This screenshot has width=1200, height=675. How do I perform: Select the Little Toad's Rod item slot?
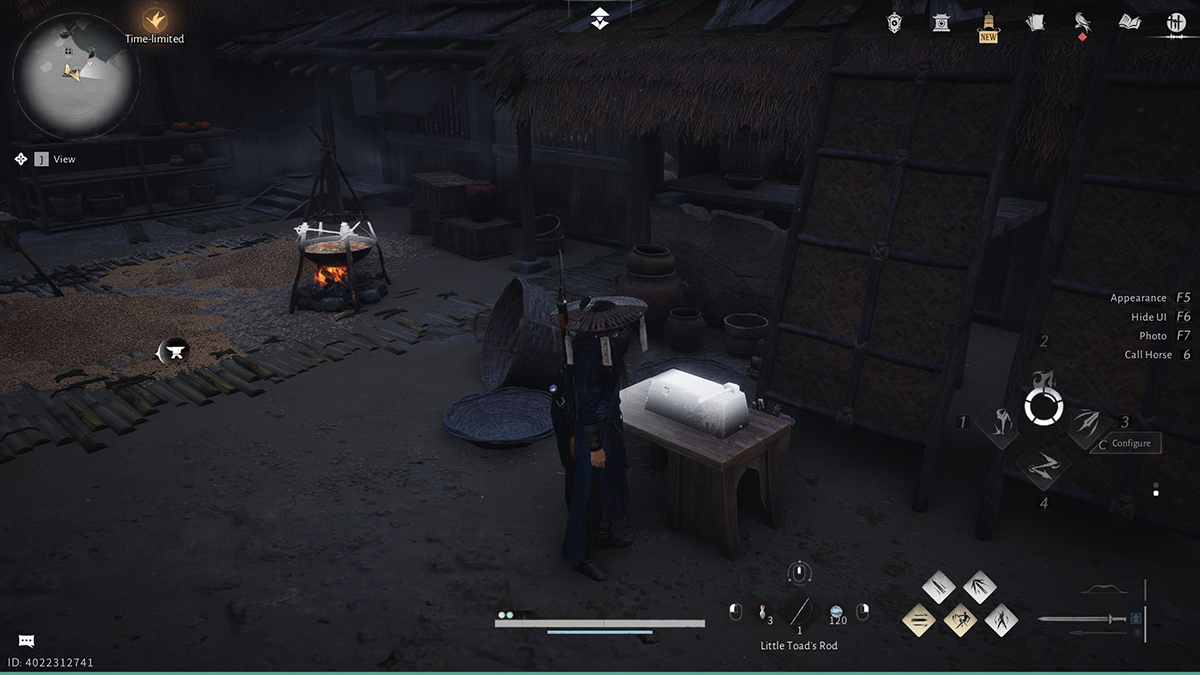click(799, 612)
